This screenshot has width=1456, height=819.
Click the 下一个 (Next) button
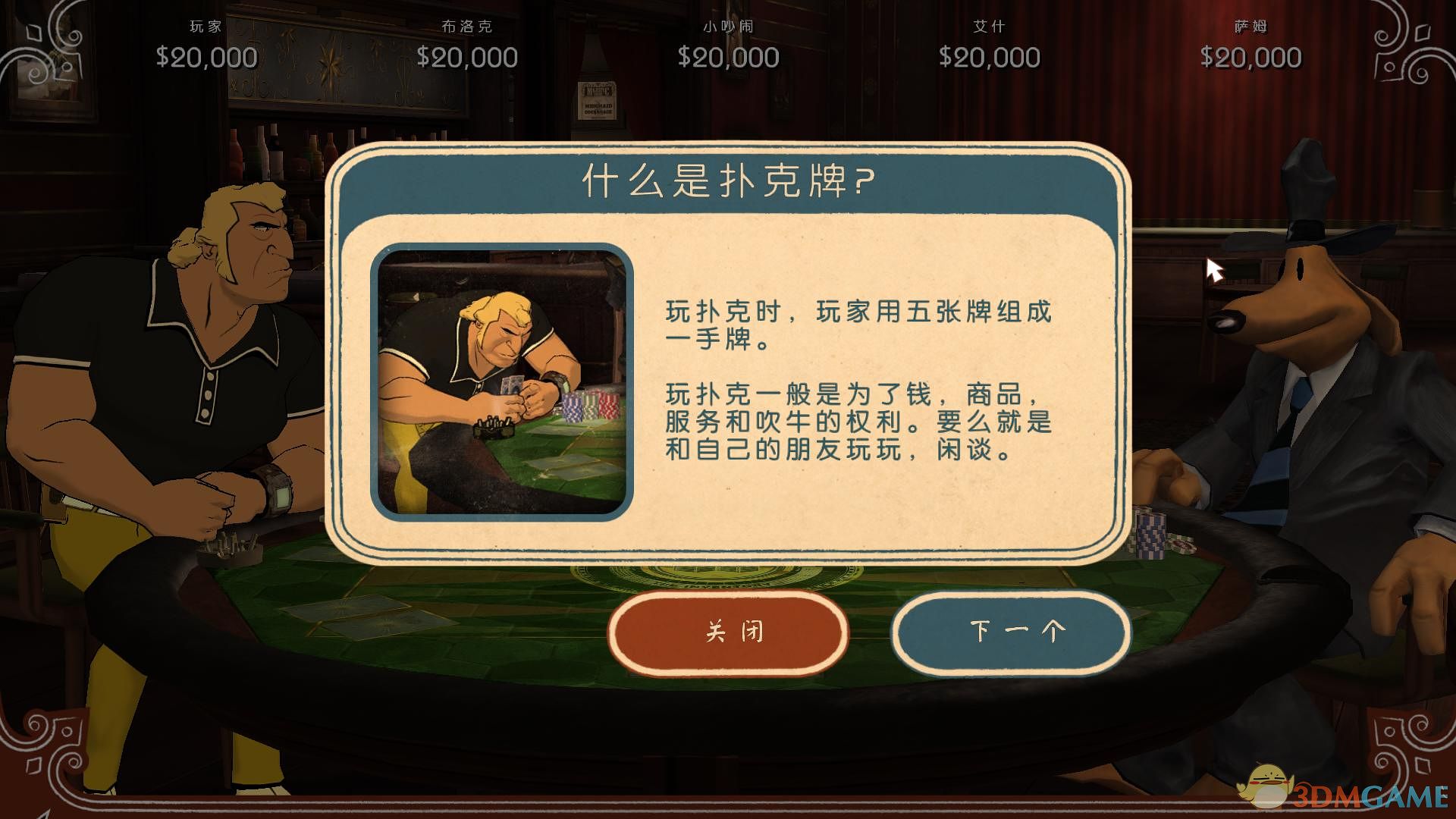point(1011,631)
